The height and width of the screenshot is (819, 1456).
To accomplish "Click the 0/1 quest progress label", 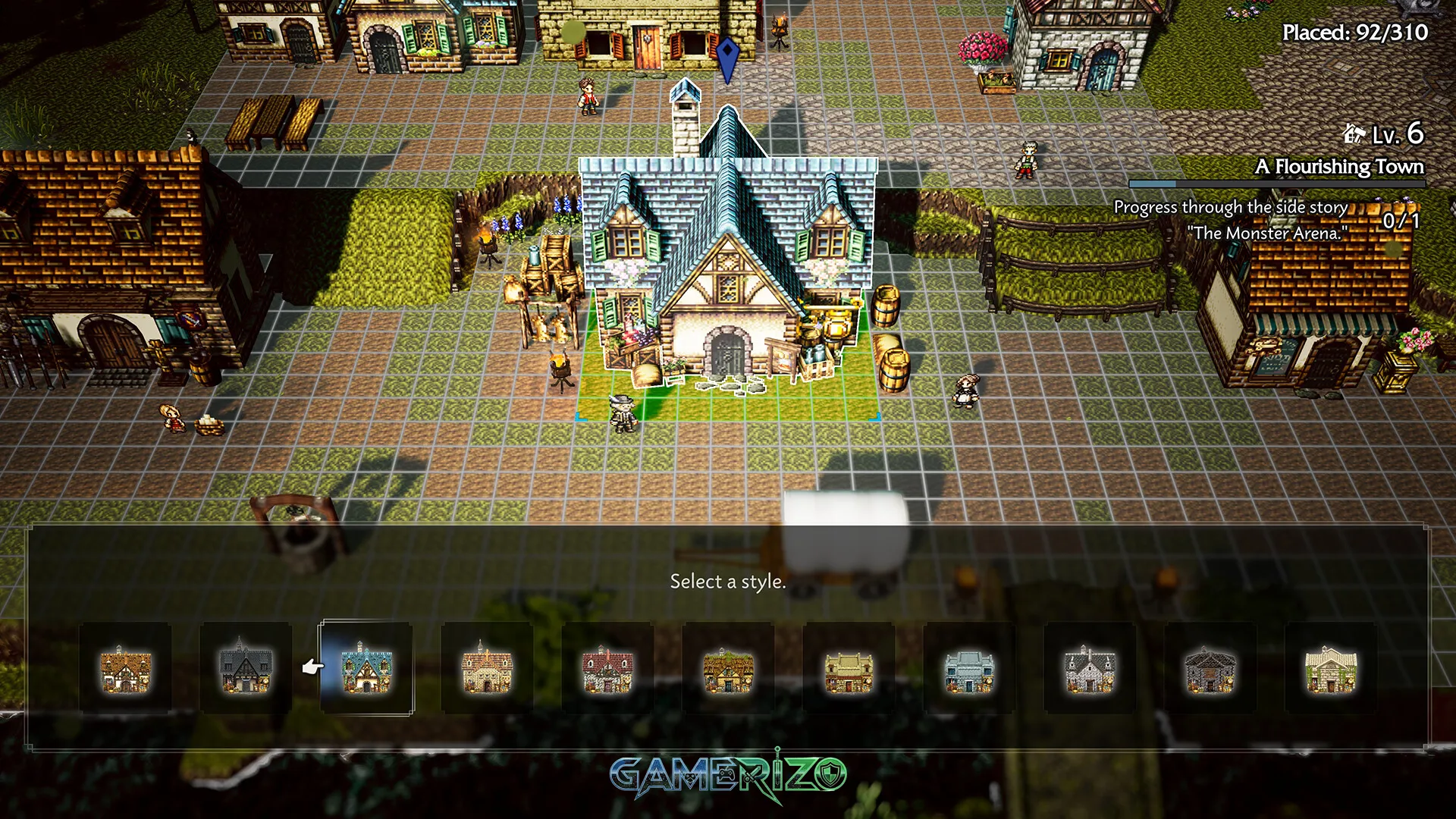I will click(1399, 221).
